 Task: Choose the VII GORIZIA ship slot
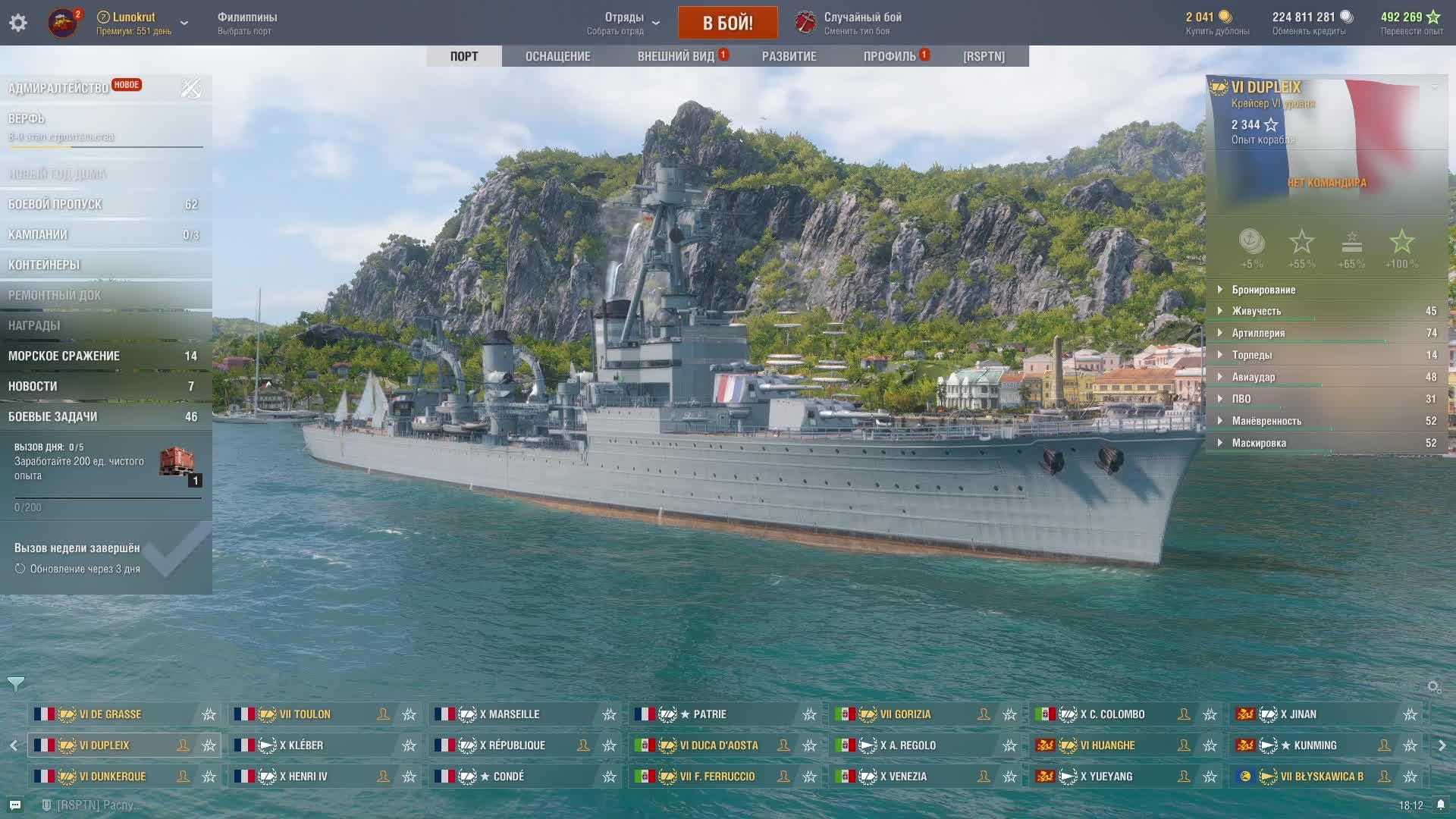click(x=905, y=714)
